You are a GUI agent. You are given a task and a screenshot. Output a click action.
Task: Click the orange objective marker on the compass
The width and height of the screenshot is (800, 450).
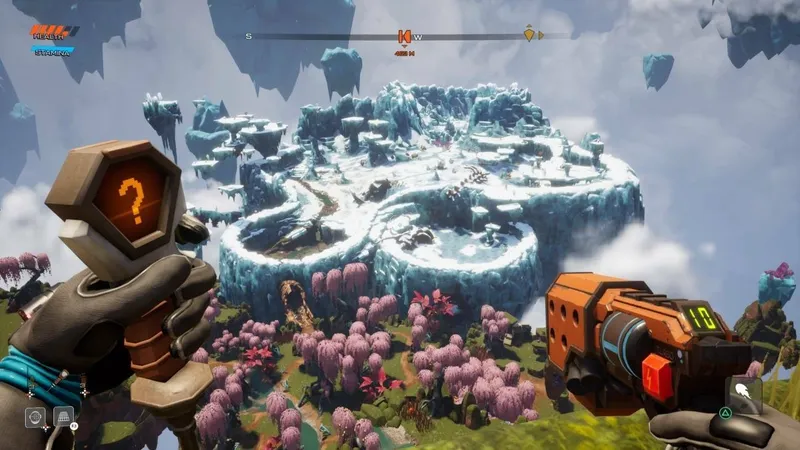tap(405, 36)
